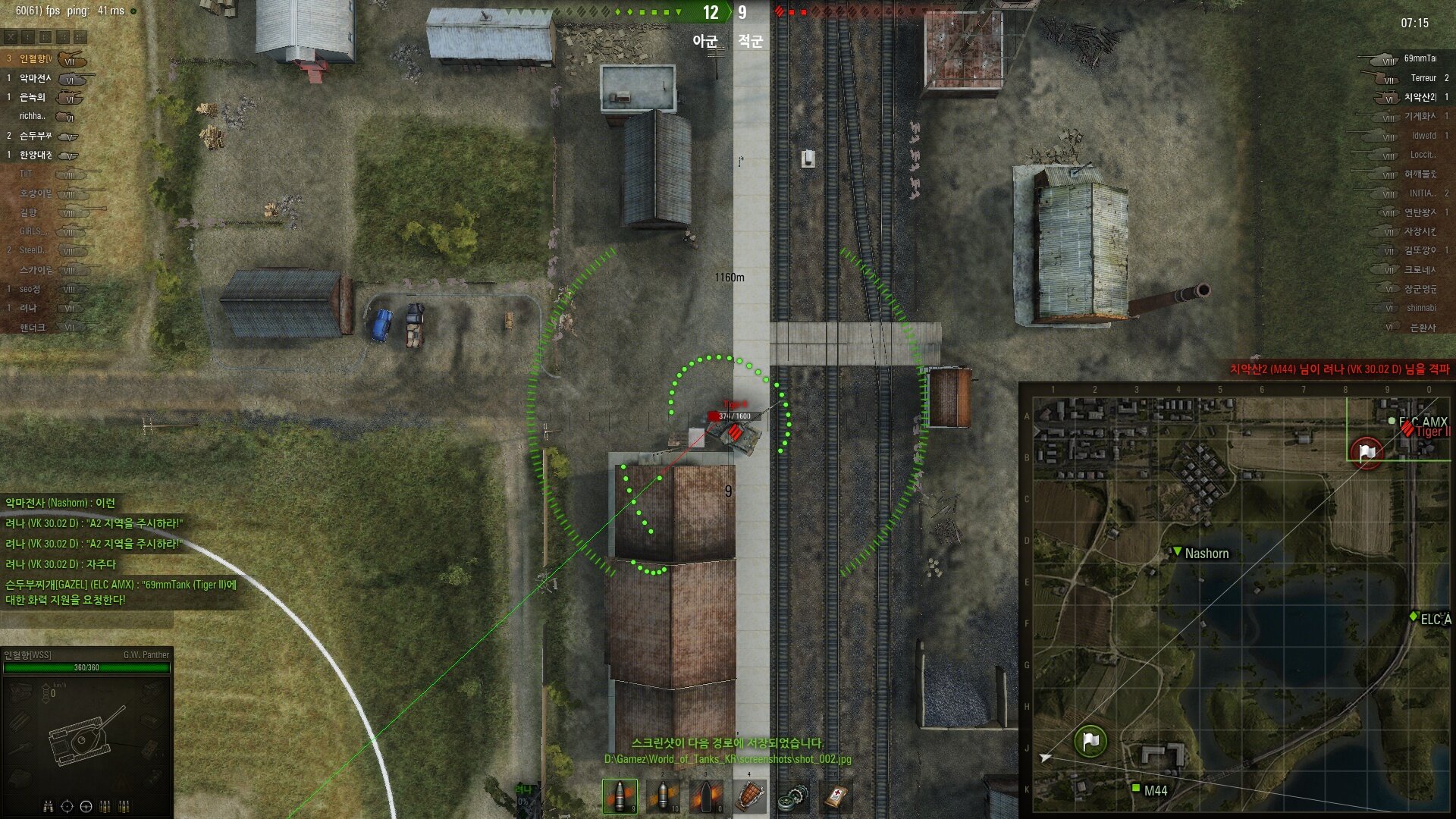
Task: Select ally seo정 in the team list
Action: [x=30, y=289]
